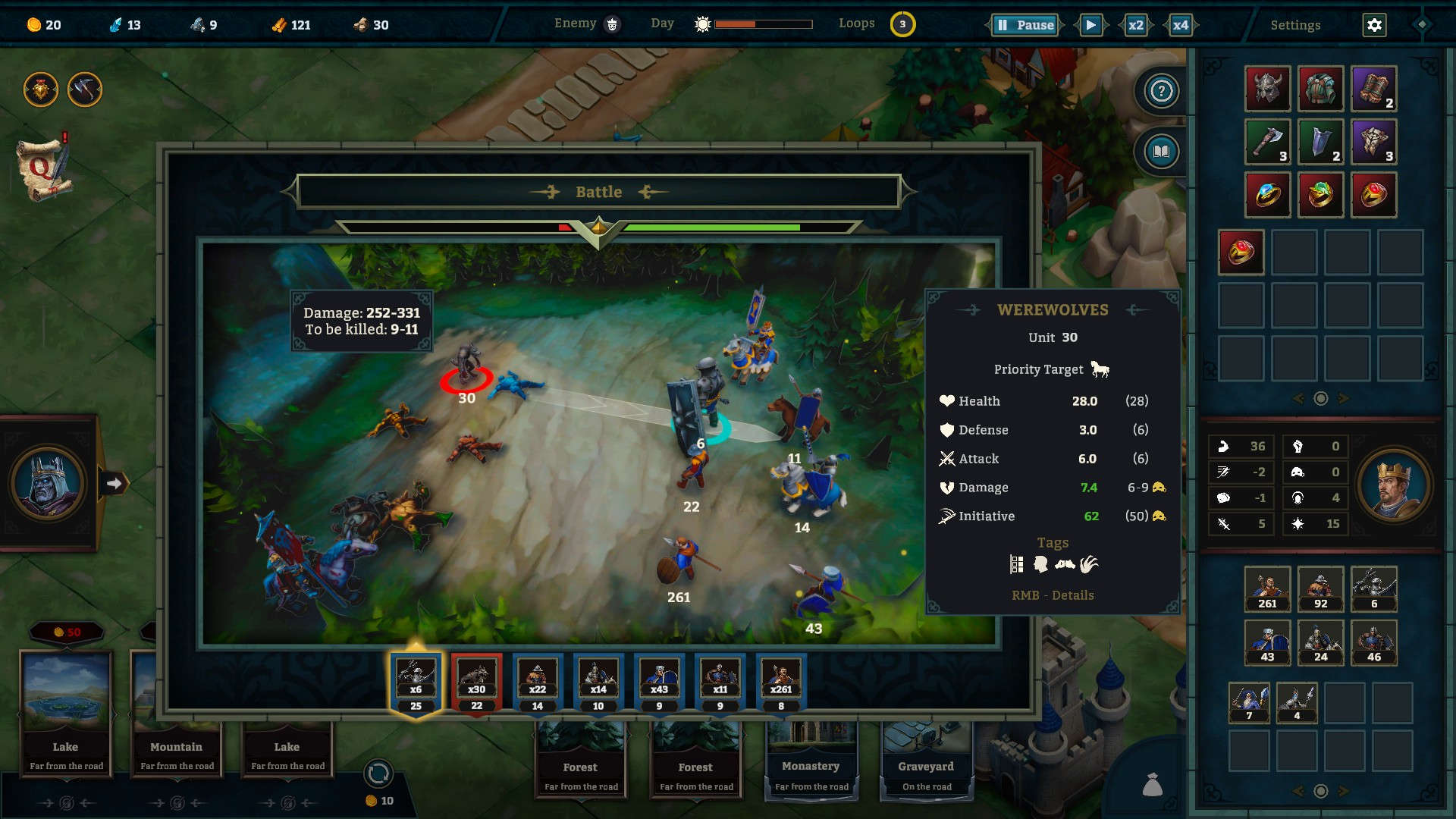Open the Settings menu label
Viewport: 1456px width, 819px height.
pyautogui.click(x=1295, y=24)
